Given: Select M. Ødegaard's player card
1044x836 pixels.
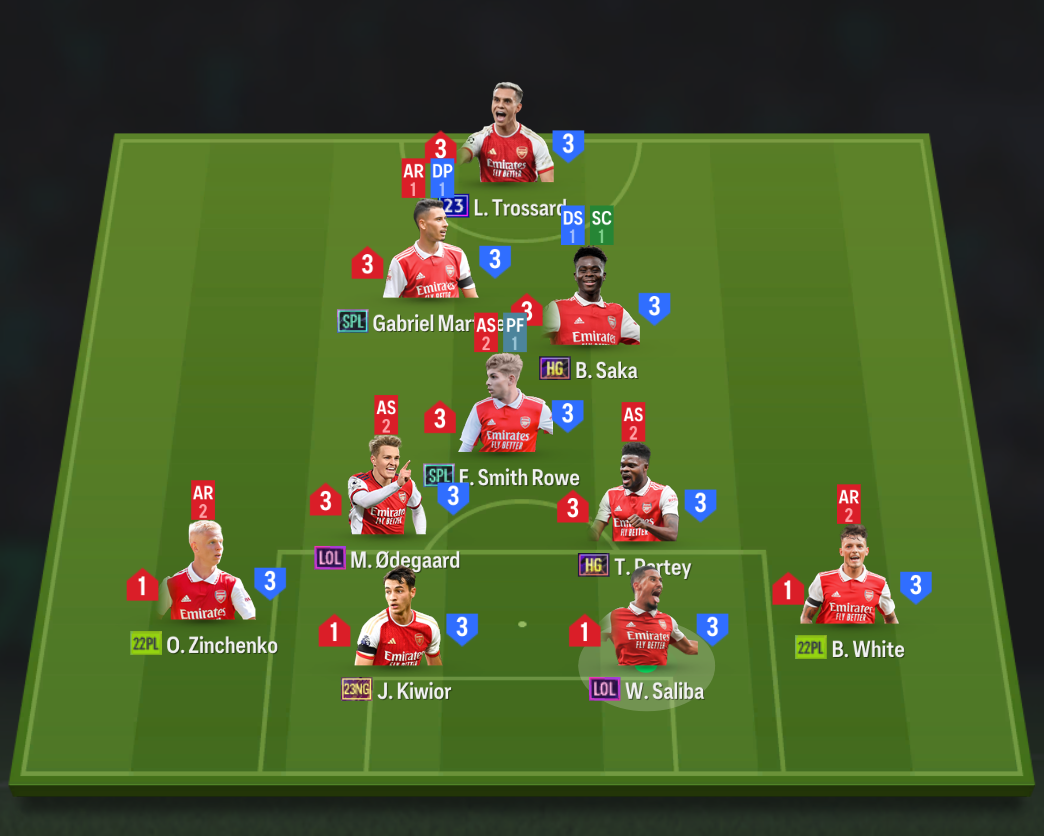Looking at the screenshot, I should [x=387, y=488].
